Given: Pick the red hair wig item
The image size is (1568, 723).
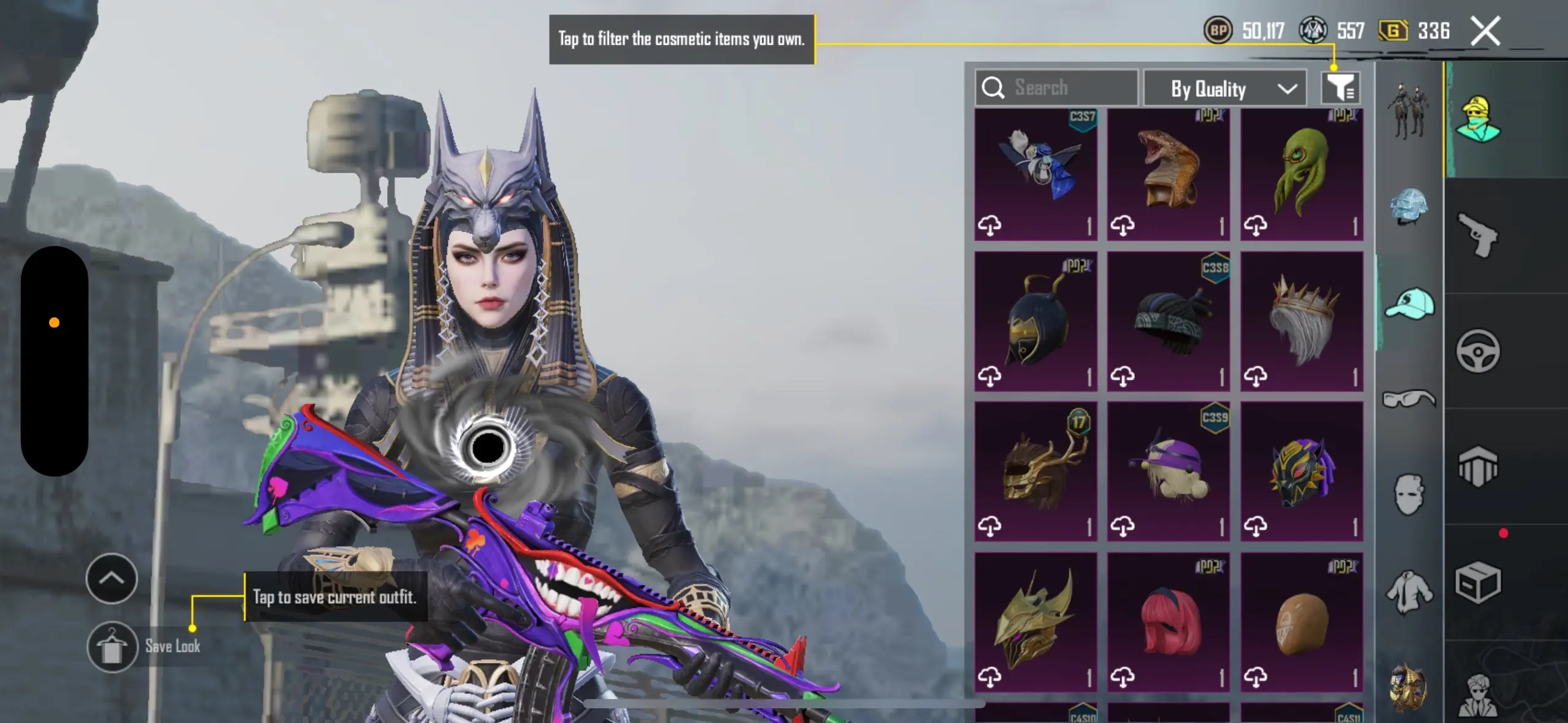Looking at the screenshot, I should coord(1168,622).
